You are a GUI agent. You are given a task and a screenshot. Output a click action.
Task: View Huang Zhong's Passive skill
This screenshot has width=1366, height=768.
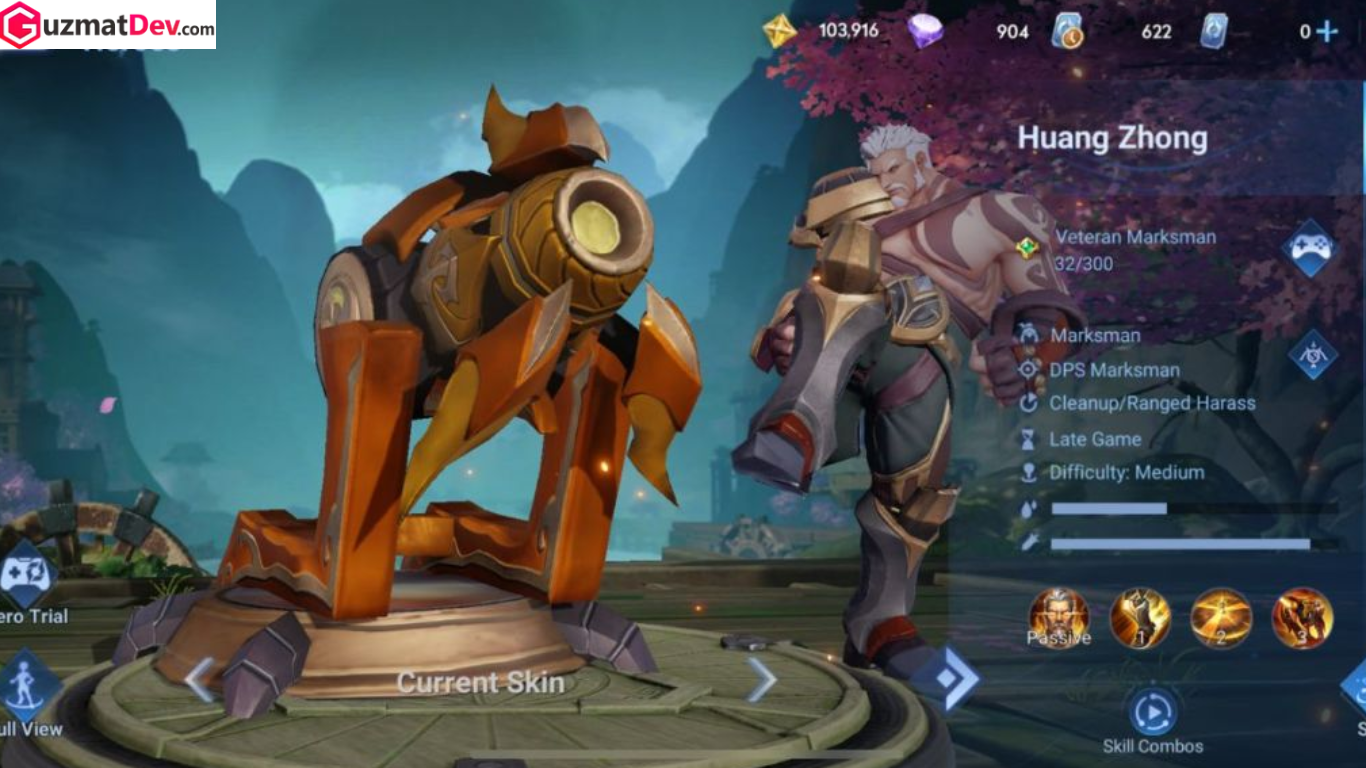tap(1059, 618)
